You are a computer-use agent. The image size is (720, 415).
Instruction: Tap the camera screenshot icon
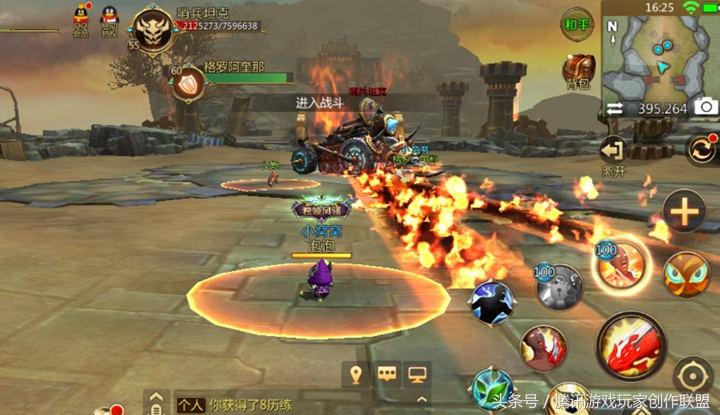(706, 107)
